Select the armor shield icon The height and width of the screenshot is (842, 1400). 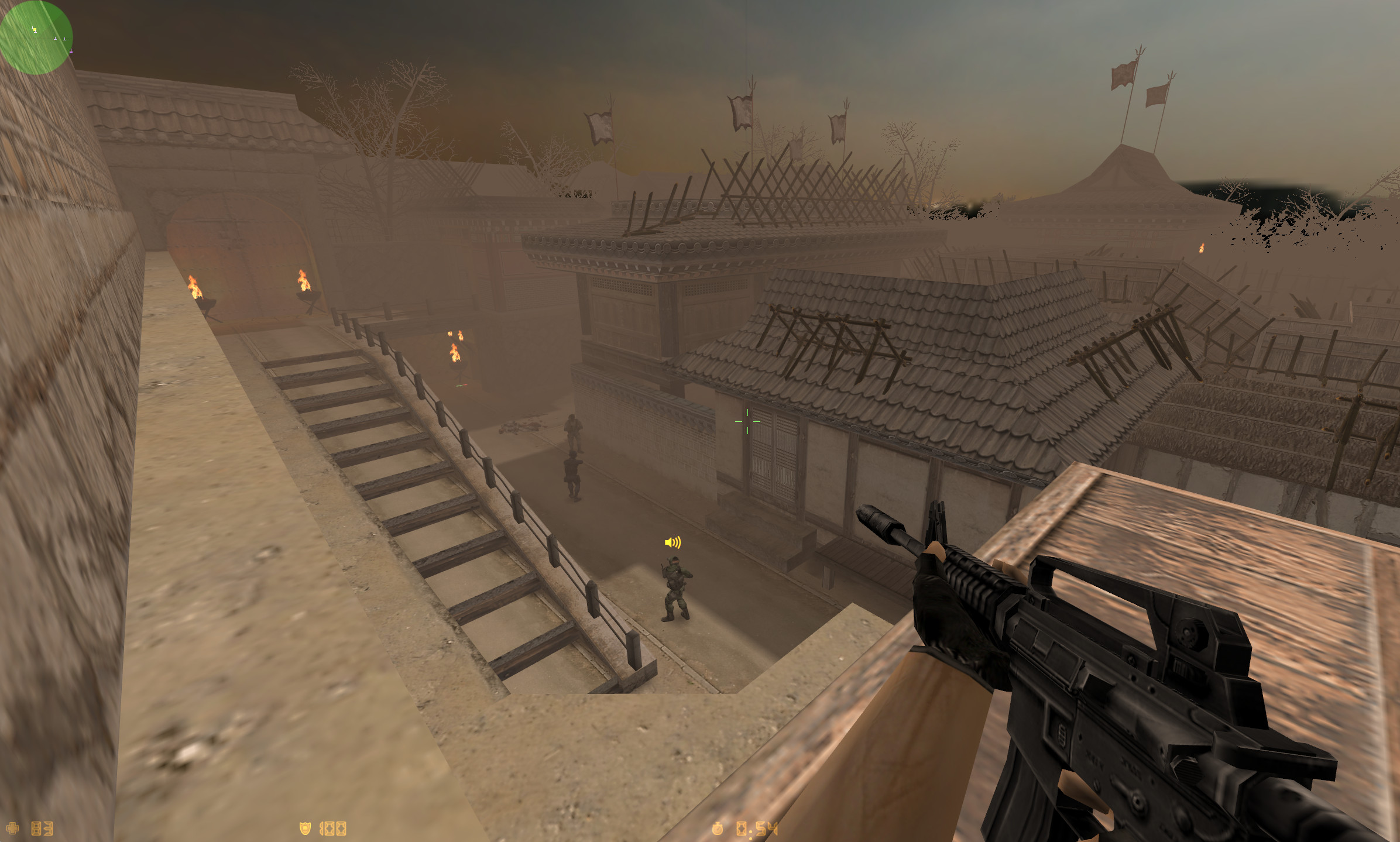(x=305, y=827)
